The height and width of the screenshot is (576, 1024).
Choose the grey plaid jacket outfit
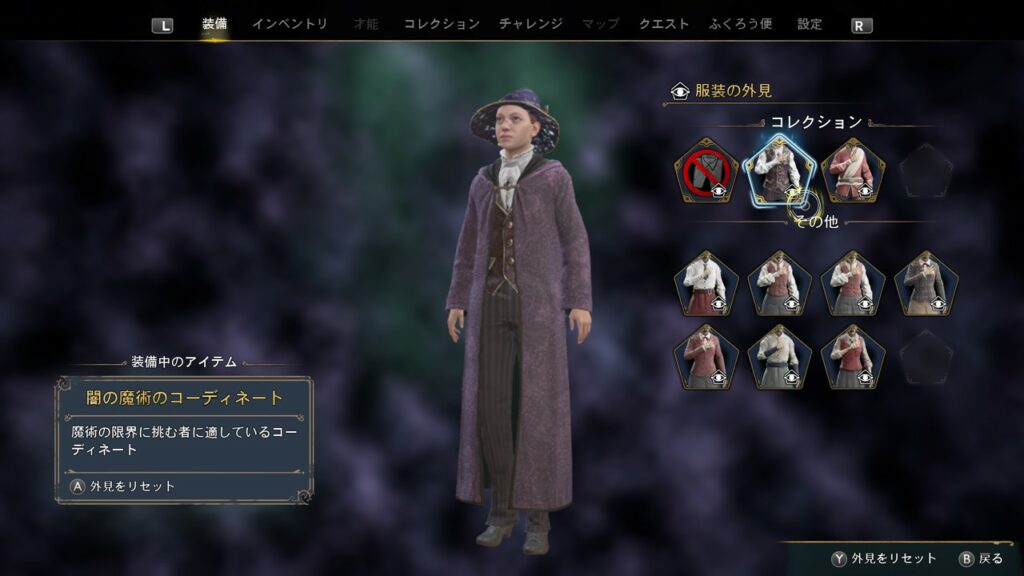926,284
